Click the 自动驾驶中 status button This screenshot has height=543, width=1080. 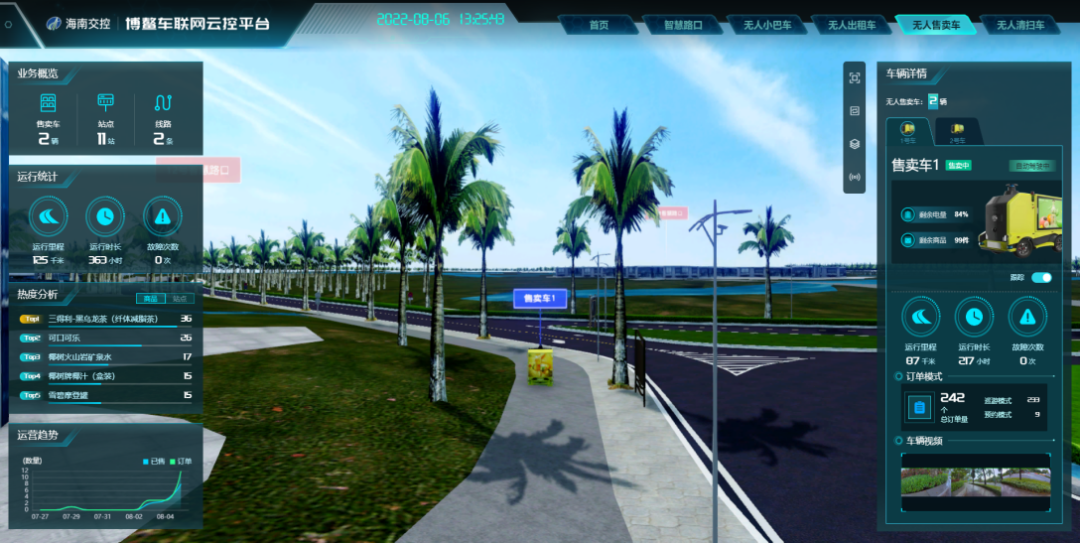point(1031,166)
